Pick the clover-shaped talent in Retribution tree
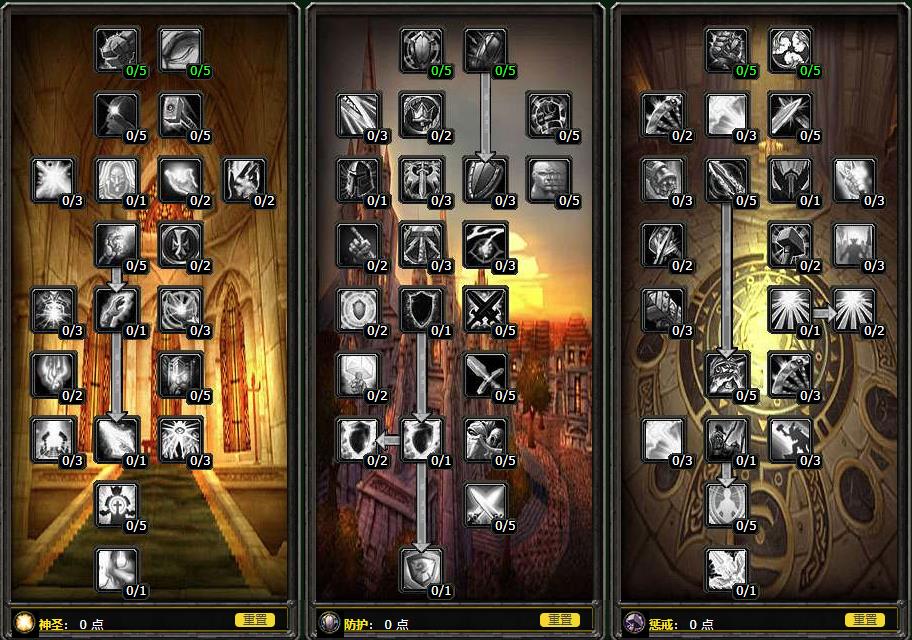 tap(790, 50)
